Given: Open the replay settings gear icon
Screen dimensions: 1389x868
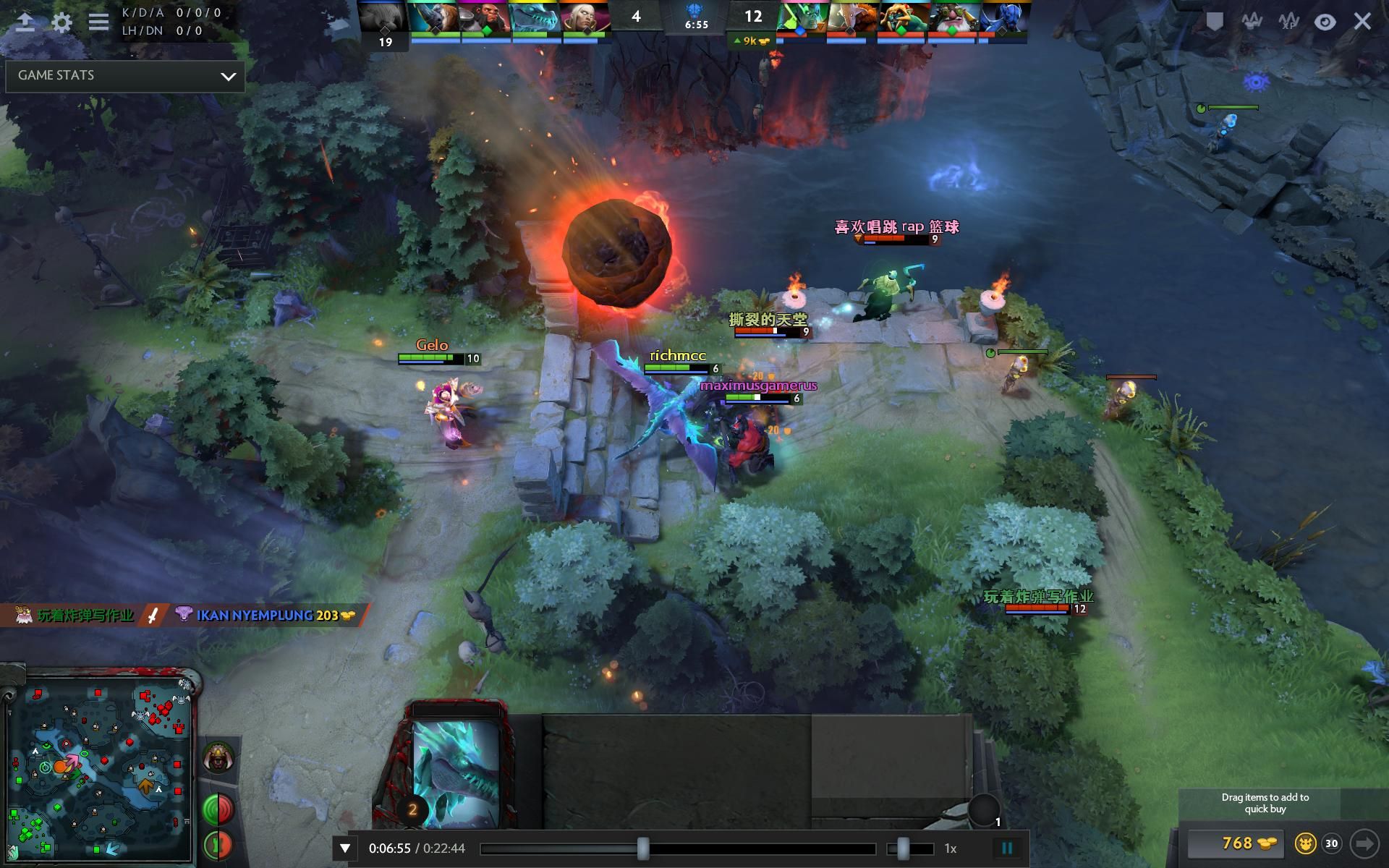Looking at the screenshot, I should point(61,23).
